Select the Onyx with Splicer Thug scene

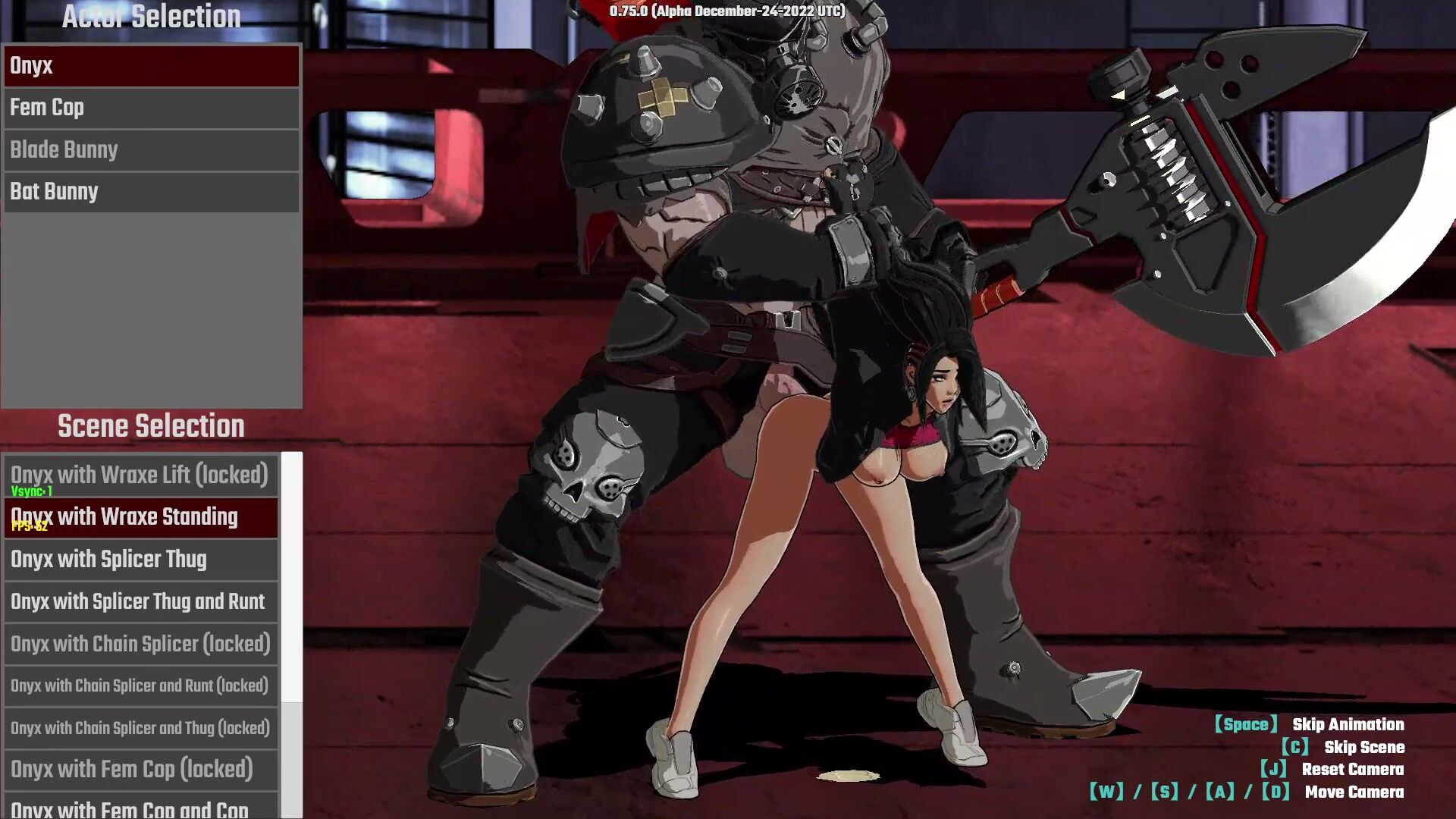tap(141, 560)
